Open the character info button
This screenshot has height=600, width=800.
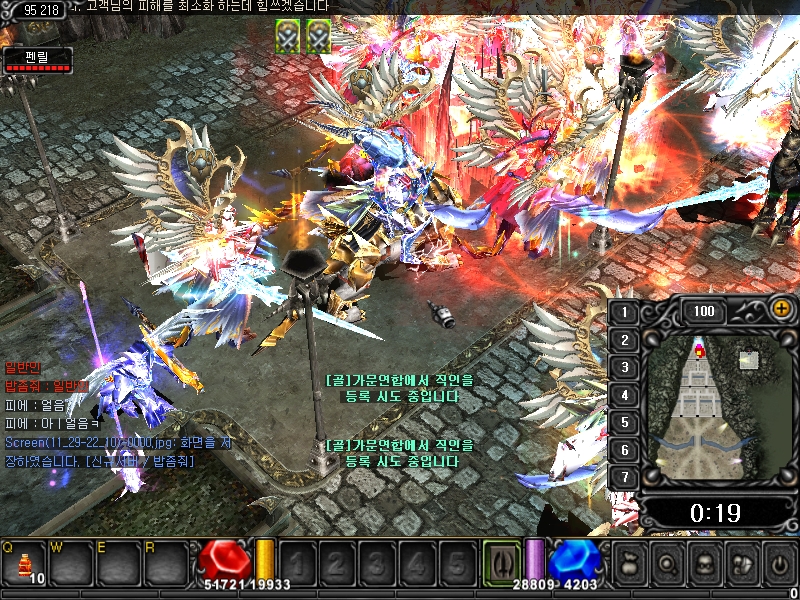click(x=704, y=563)
